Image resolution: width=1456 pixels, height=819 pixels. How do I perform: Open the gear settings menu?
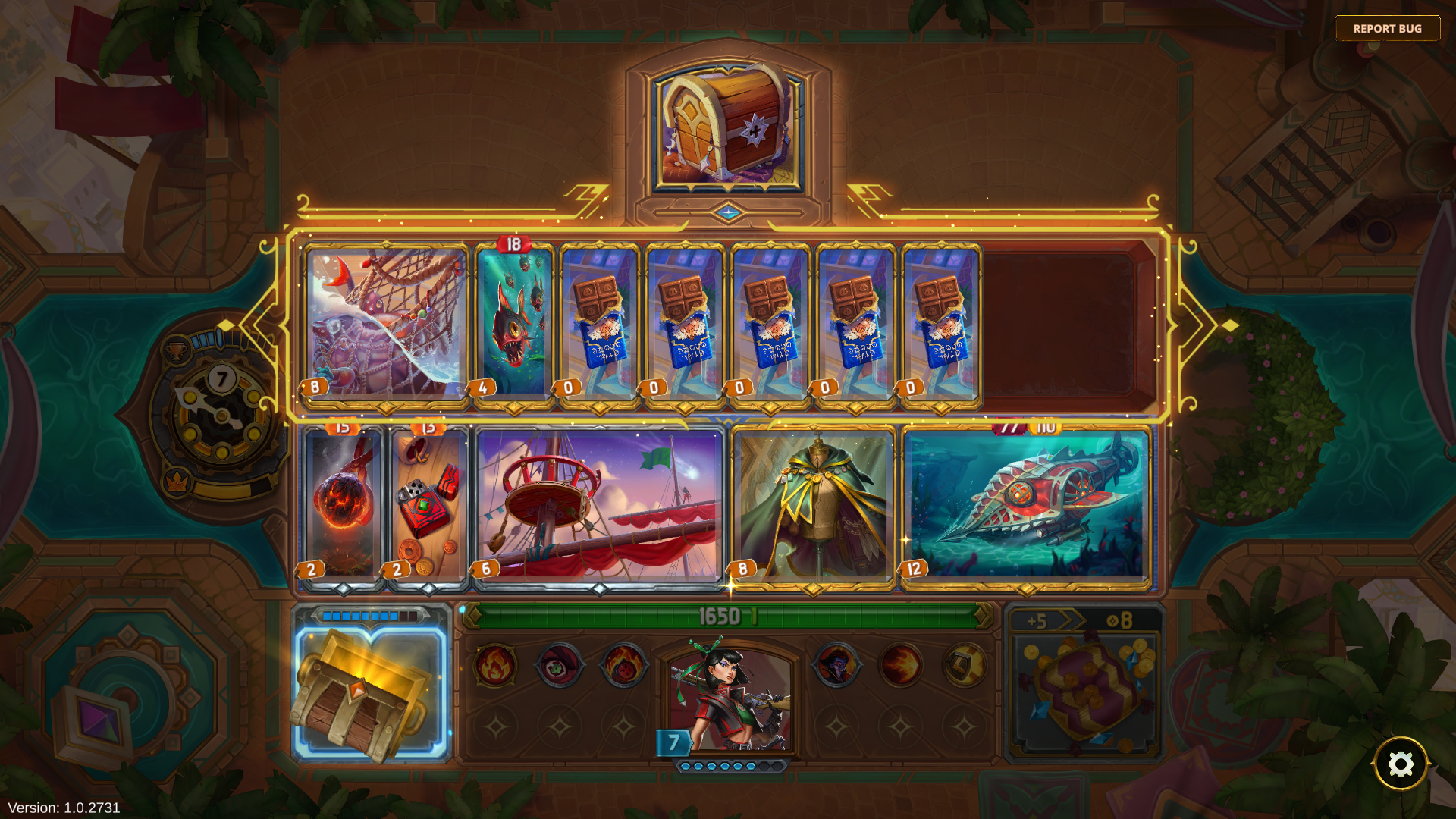[1400, 764]
